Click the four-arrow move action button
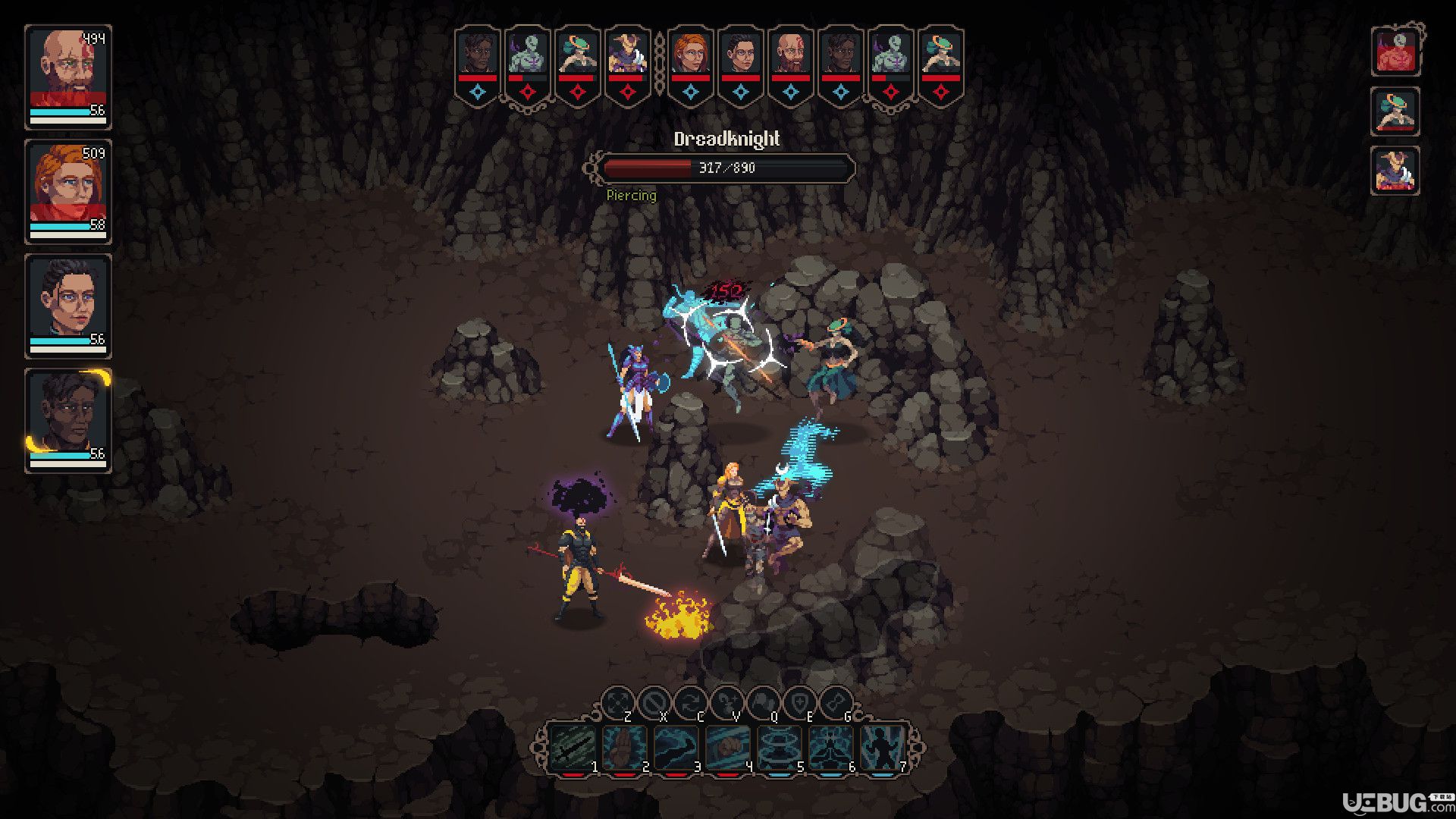Viewport: 1456px width, 819px height. (x=618, y=704)
